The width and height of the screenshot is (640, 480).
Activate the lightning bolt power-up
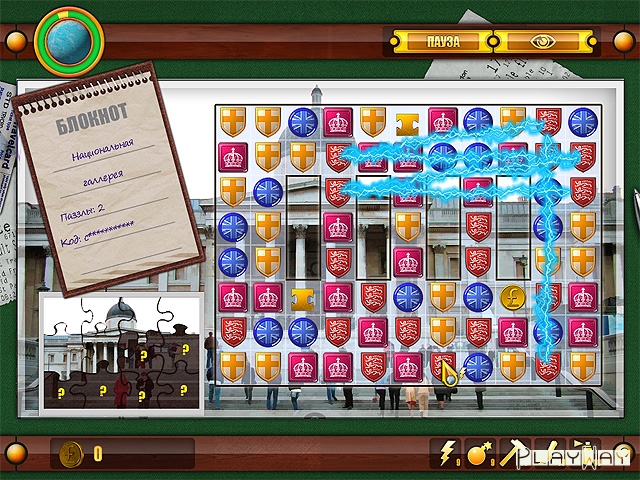444,454
